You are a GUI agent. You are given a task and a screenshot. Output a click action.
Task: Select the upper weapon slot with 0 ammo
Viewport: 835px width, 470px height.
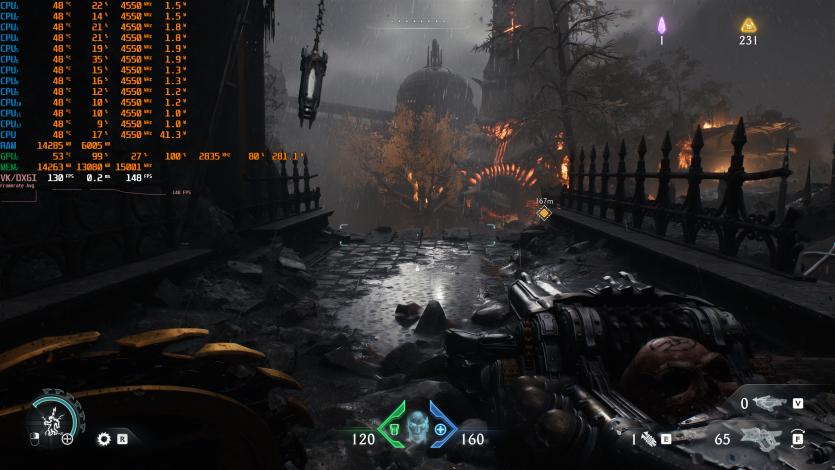coord(770,403)
